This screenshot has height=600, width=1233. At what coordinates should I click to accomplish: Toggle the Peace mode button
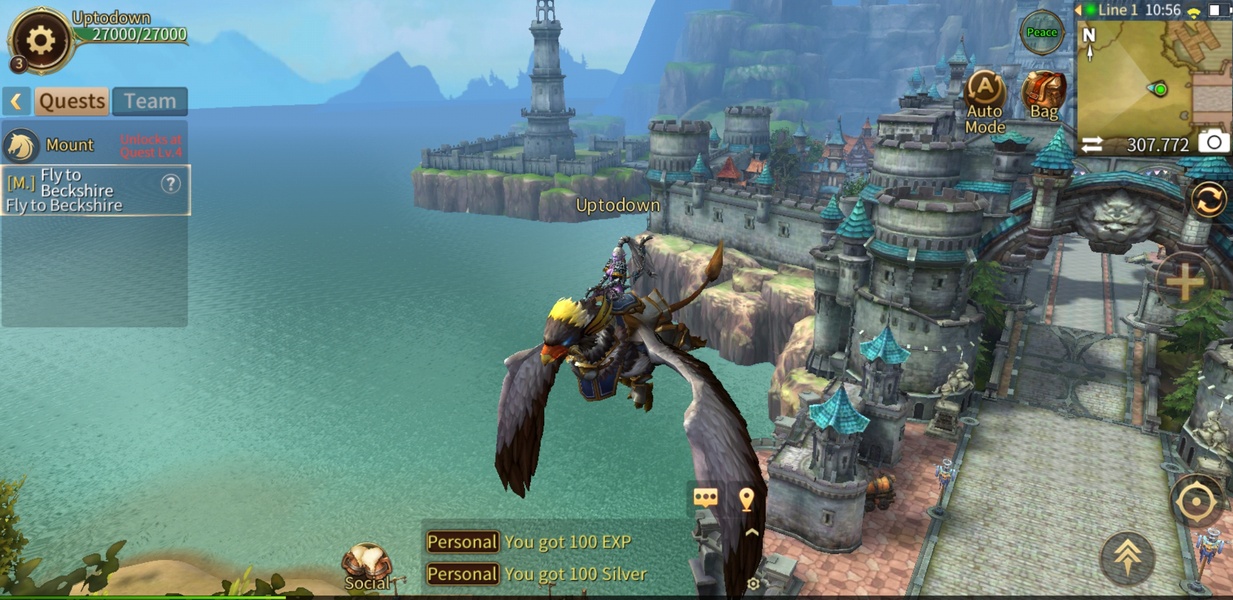point(1041,33)
